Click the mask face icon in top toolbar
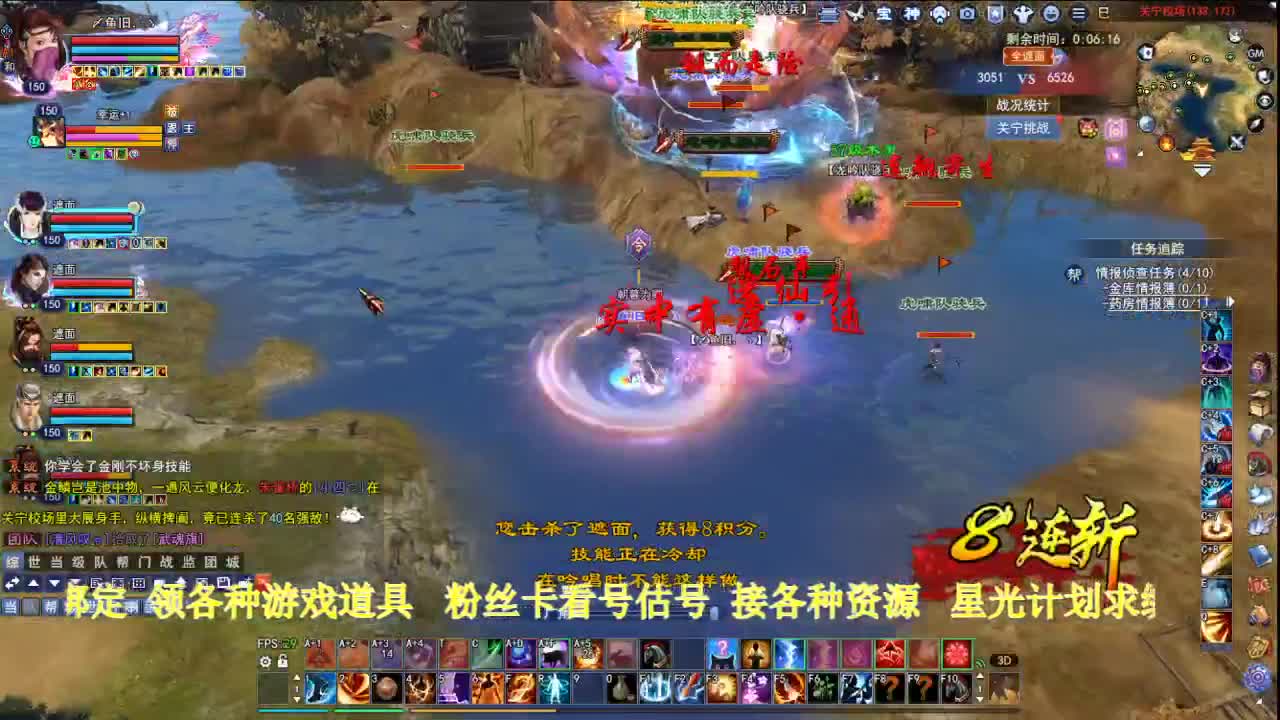This screenshot has width=1280, height=720. 939,14
